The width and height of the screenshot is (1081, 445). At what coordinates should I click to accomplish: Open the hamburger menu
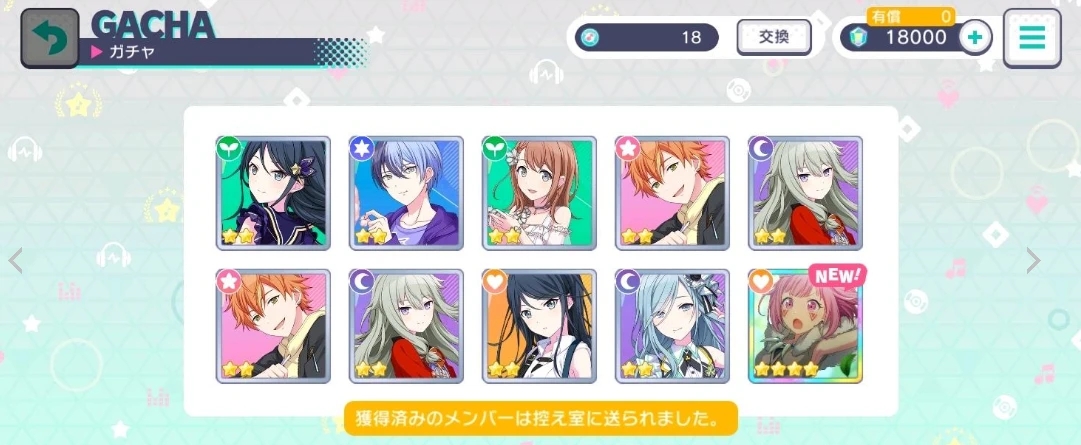1031,39
